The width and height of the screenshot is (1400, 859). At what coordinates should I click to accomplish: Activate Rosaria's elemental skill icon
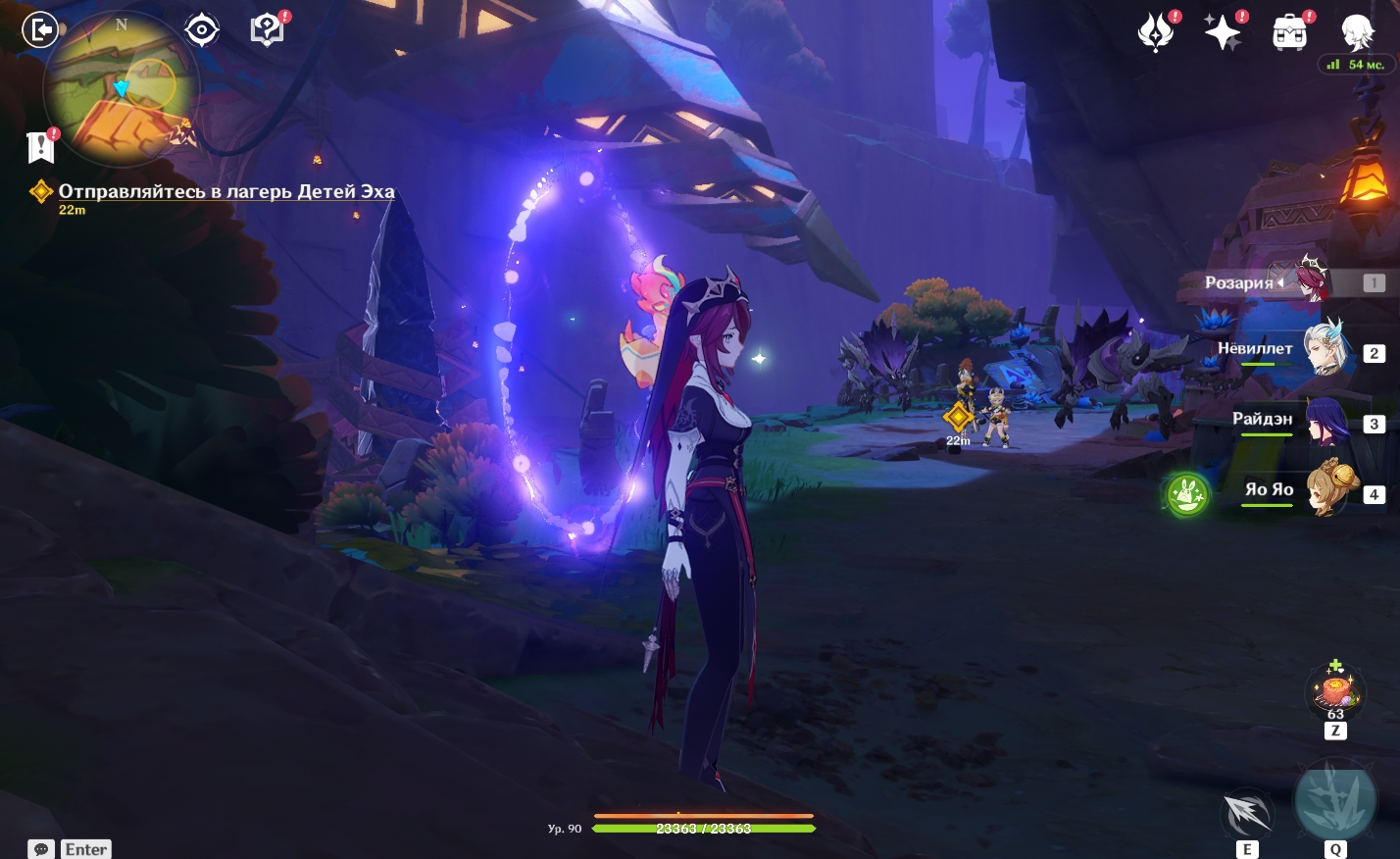1247,813
